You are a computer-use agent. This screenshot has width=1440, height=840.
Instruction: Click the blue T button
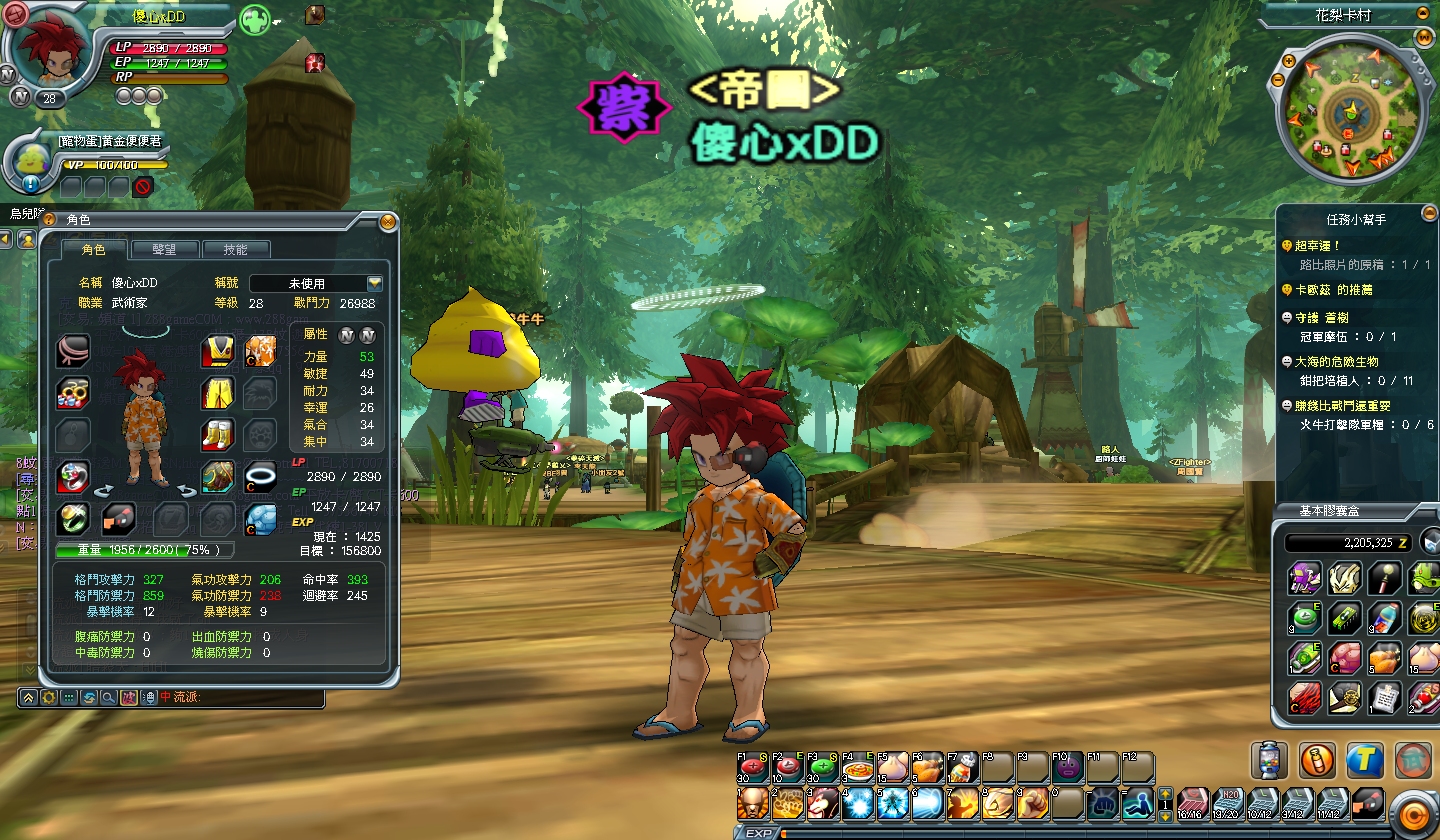tap(1365, 760)
